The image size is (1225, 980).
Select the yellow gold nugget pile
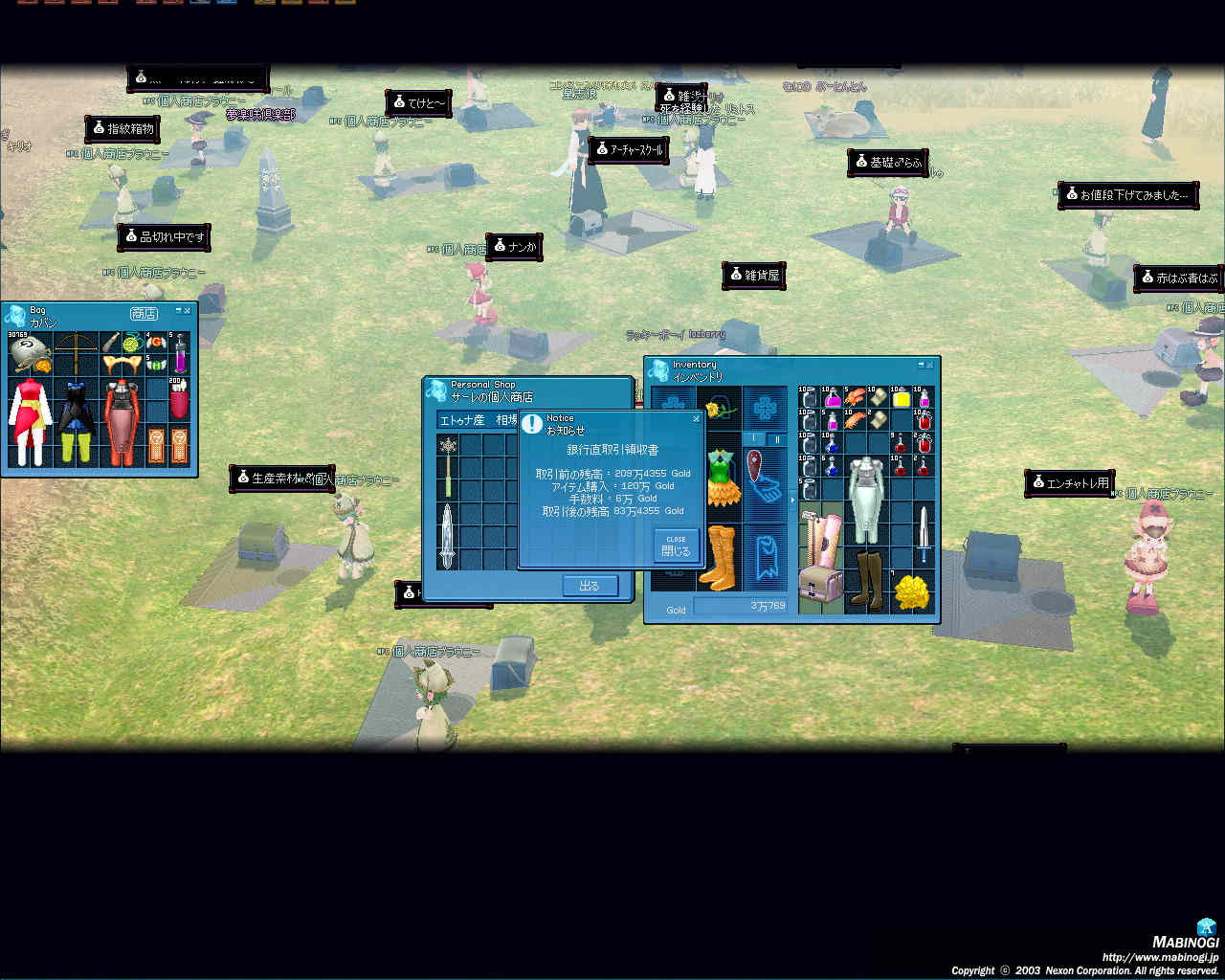912,593
